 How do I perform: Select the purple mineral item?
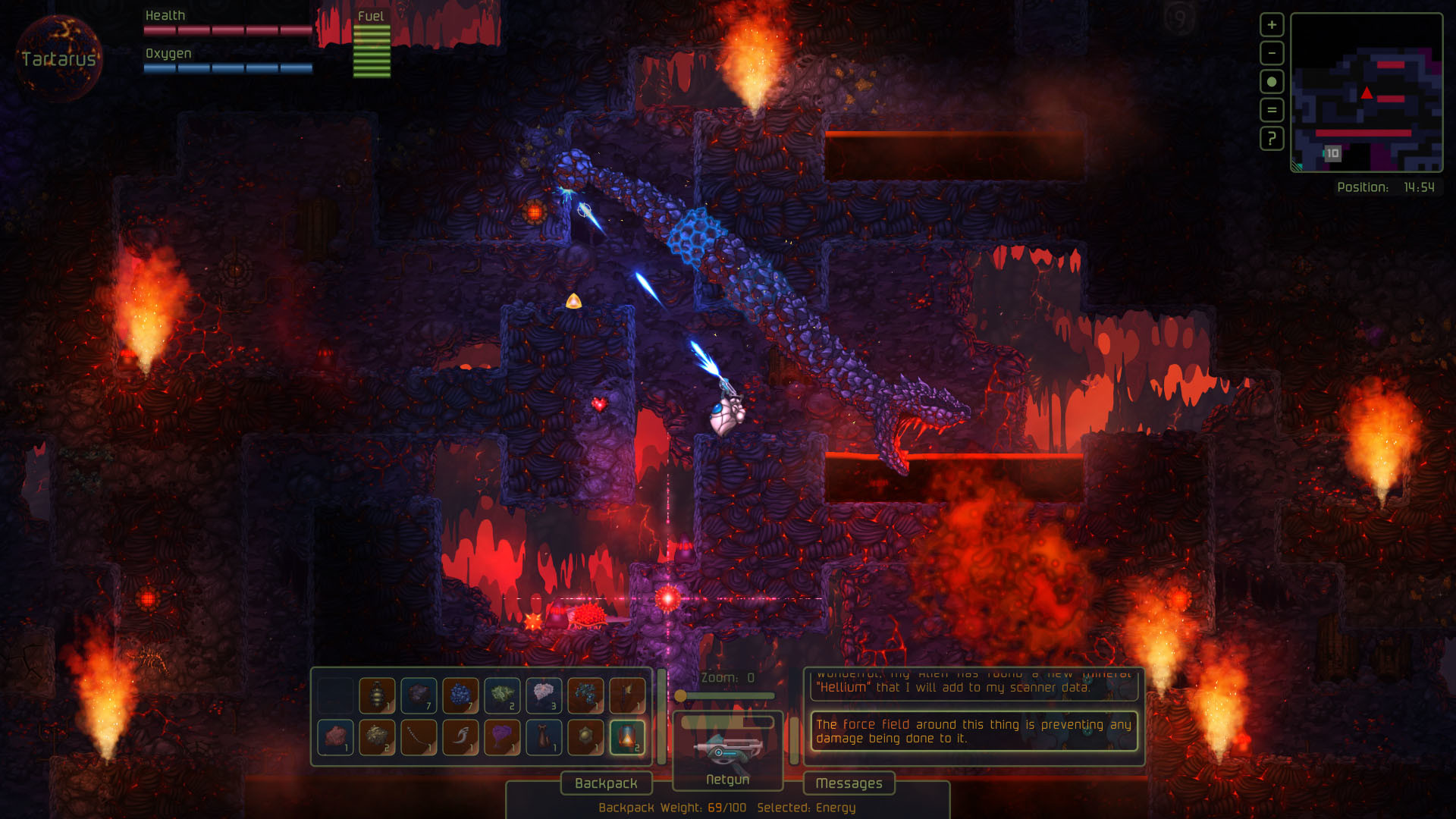pos(502,737)
